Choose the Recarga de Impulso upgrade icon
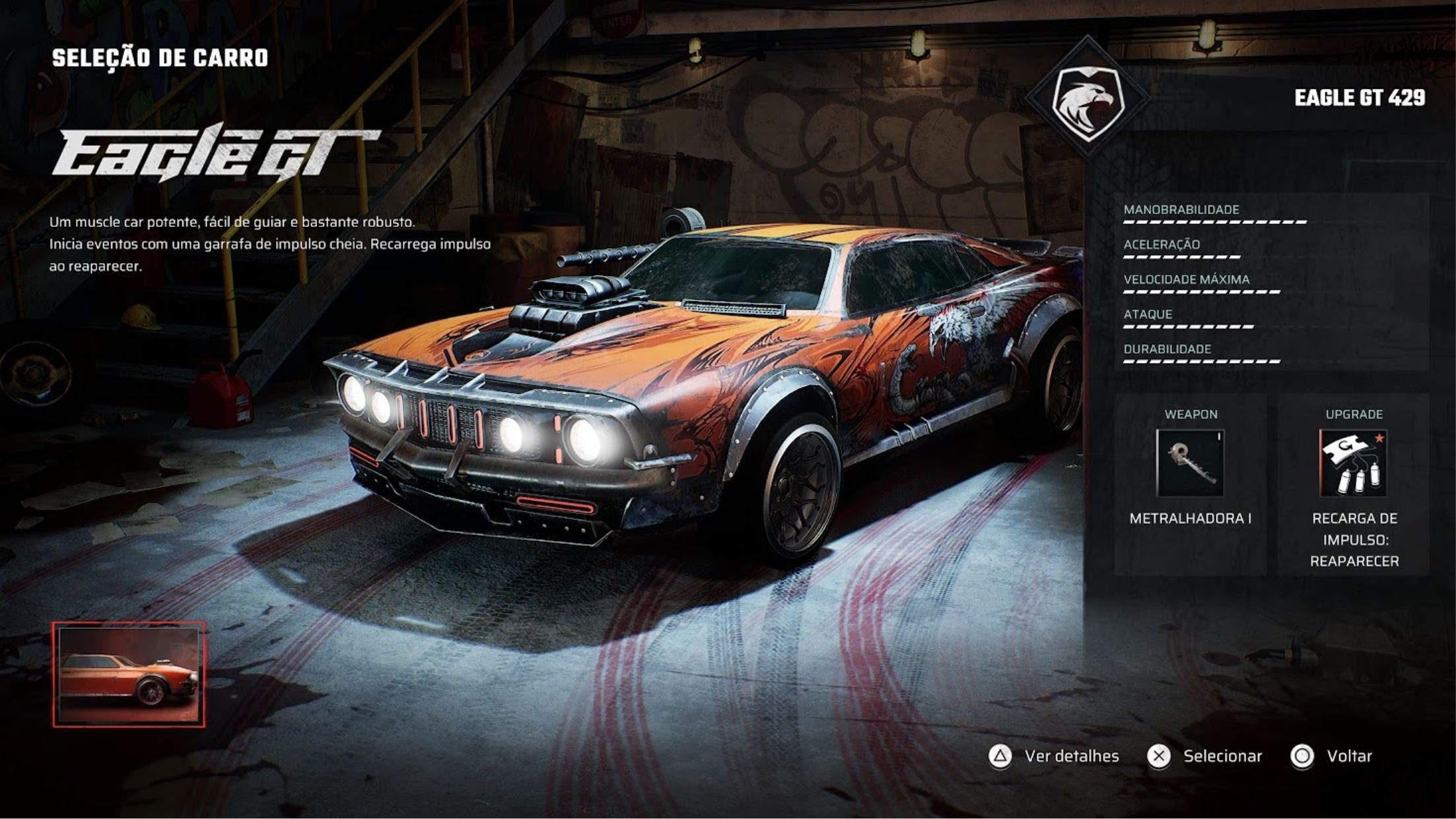Screen dimensions: 1456x819 coord(1353,463)
